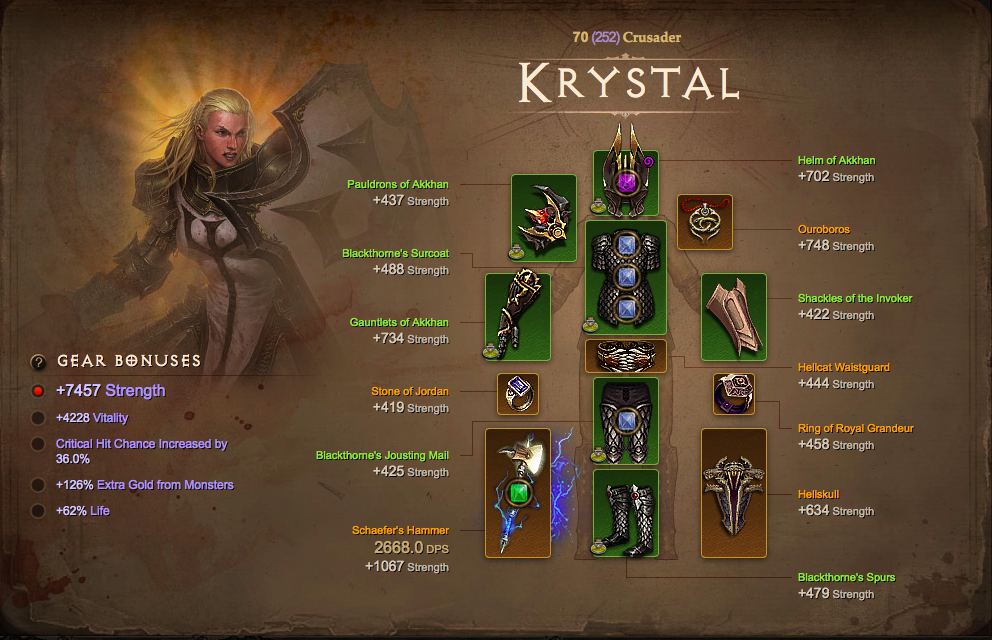Click the Hellskull shield slot
This screenshot has width=992, height=640.
pyautogui.click(x=733, y=493)
